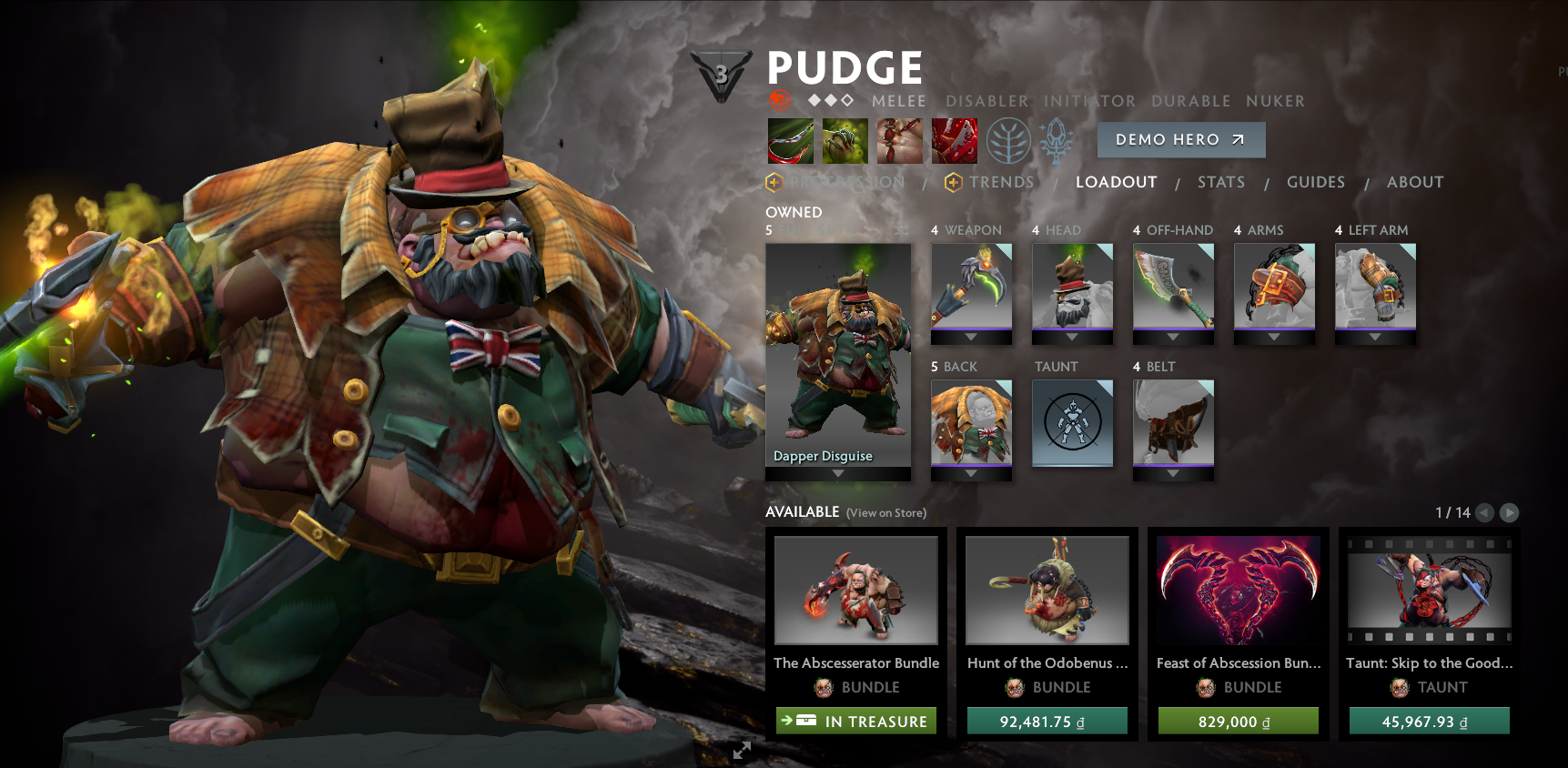The width and height of the screenshot is (1568, 768).
Task: View the Dismember ability icon
Action: [x=954, y=140]
